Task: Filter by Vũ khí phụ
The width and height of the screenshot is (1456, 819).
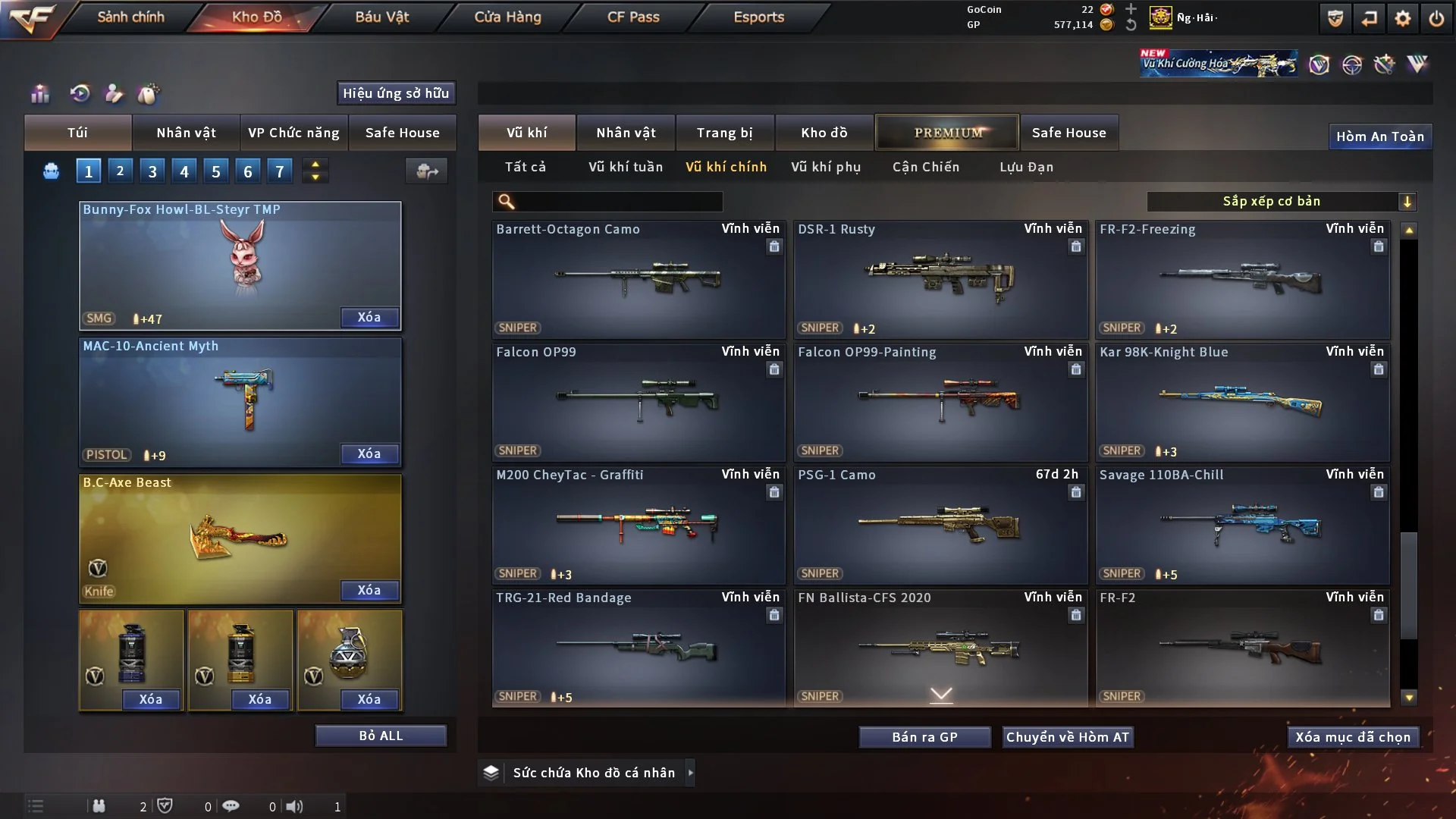Action: coord(826,167)
